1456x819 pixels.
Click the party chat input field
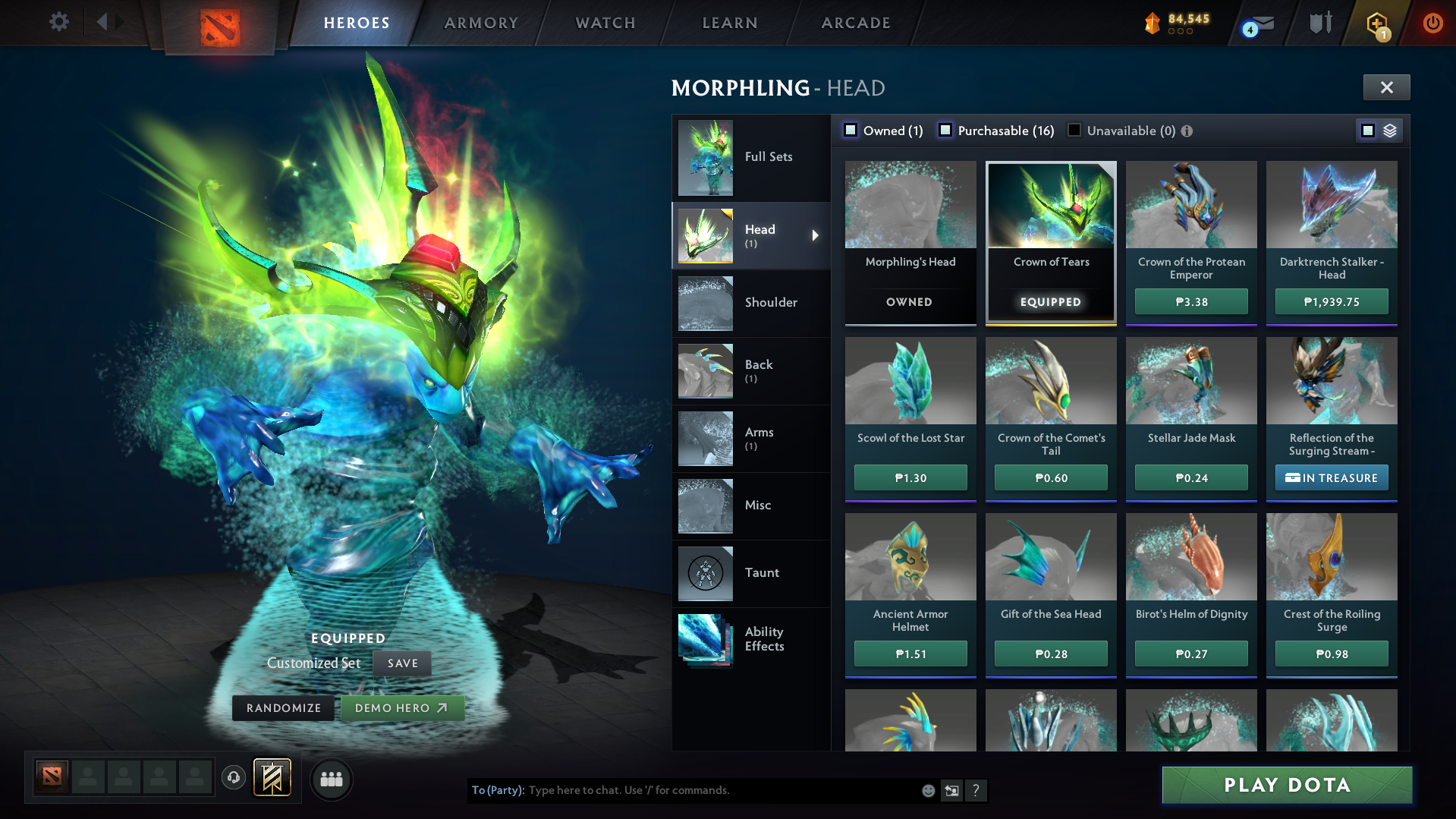coord(683,790)
